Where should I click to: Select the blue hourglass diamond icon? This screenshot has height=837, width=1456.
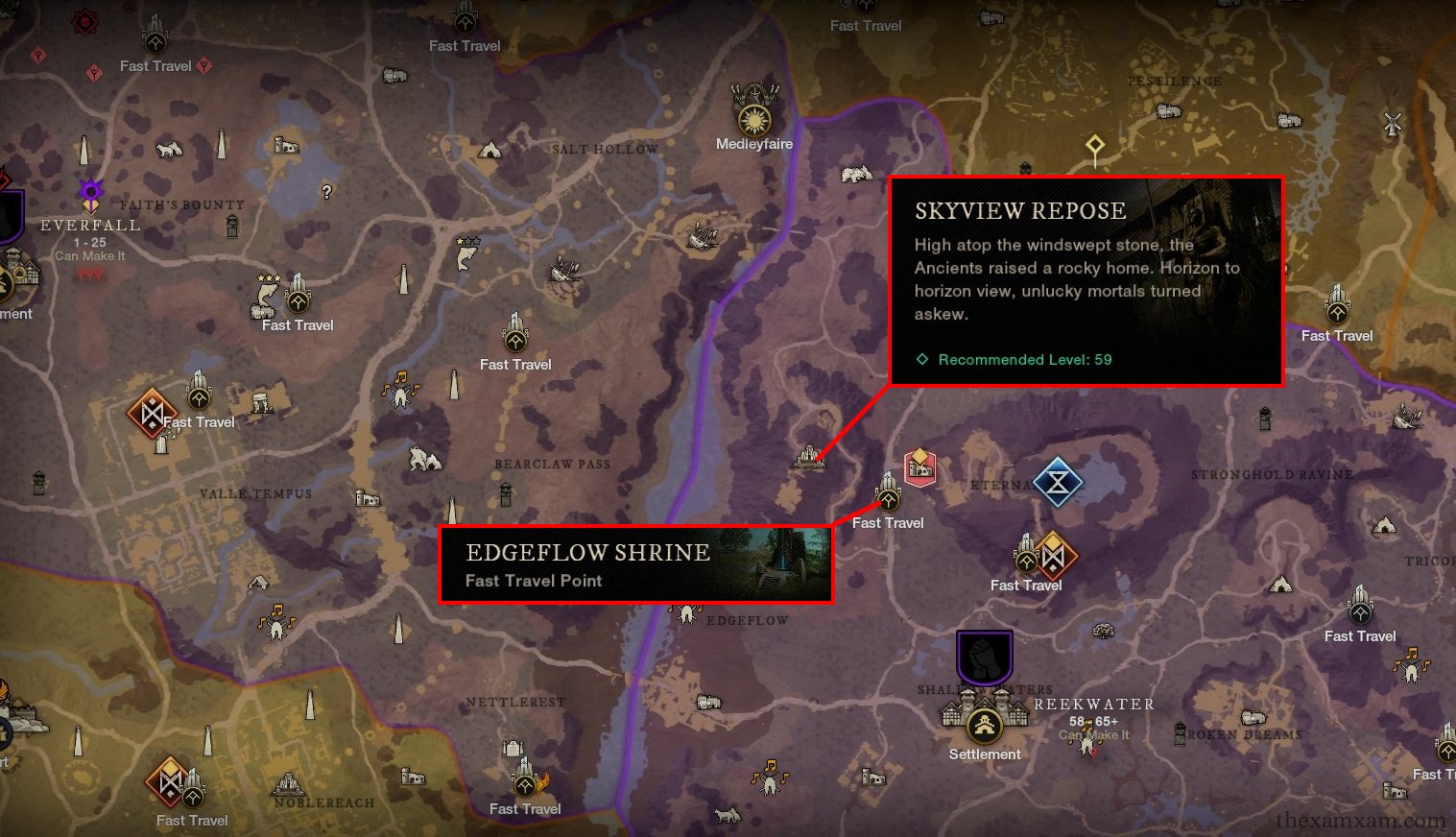pyautogui.click(x=1057, y=484)
